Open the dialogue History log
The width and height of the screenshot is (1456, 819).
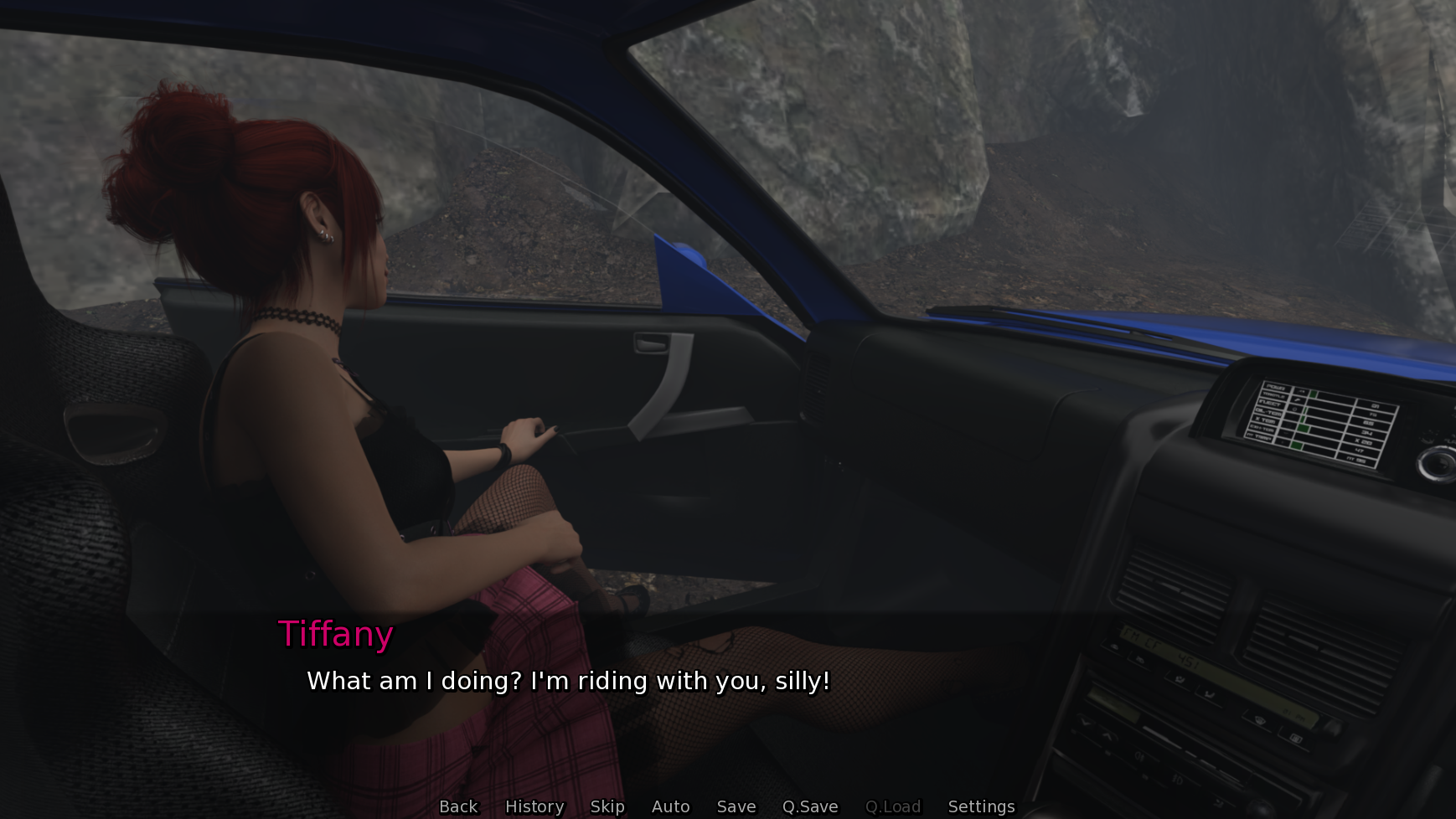coord(534,806)
